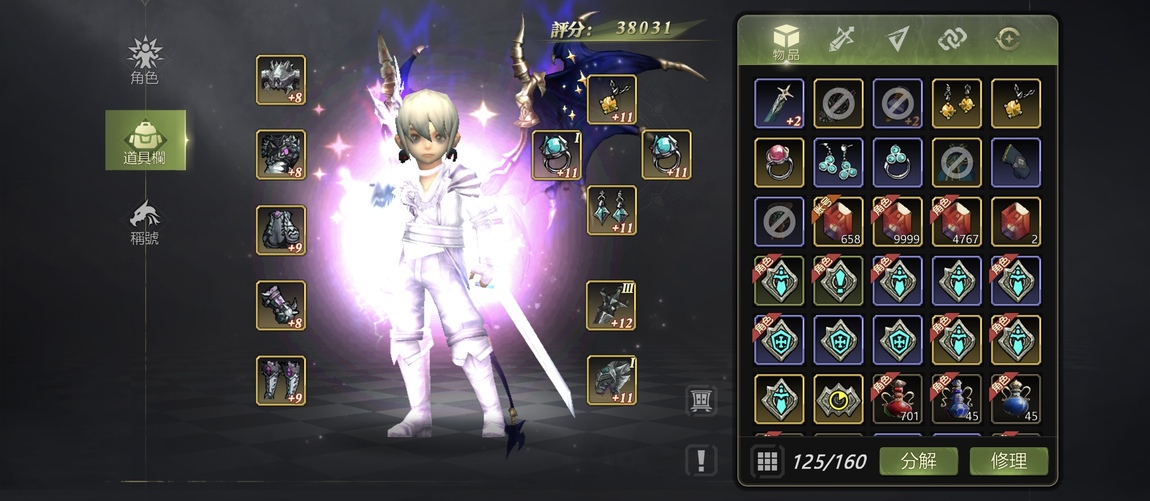The width and height of the screenshot is (1150, 501).
Task: Pick the red gem ring in the bag
Action: coord(779,163)
